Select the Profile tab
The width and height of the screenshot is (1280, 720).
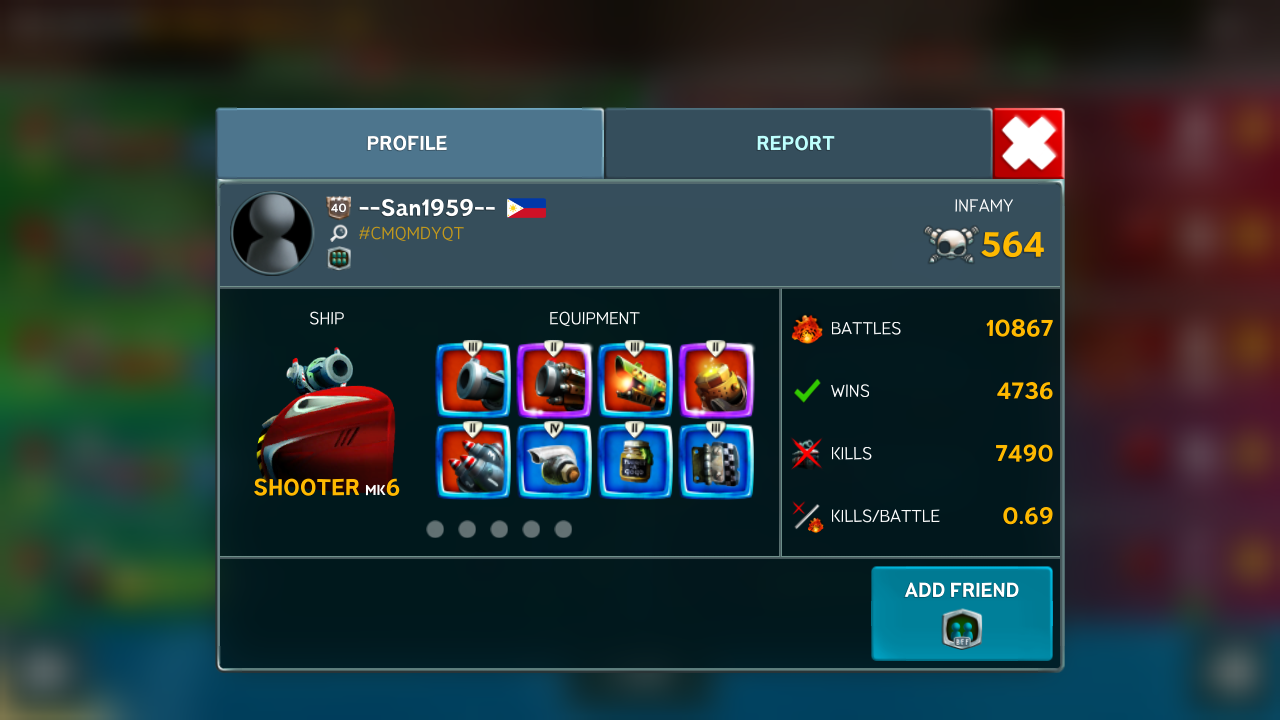[408, 143]
